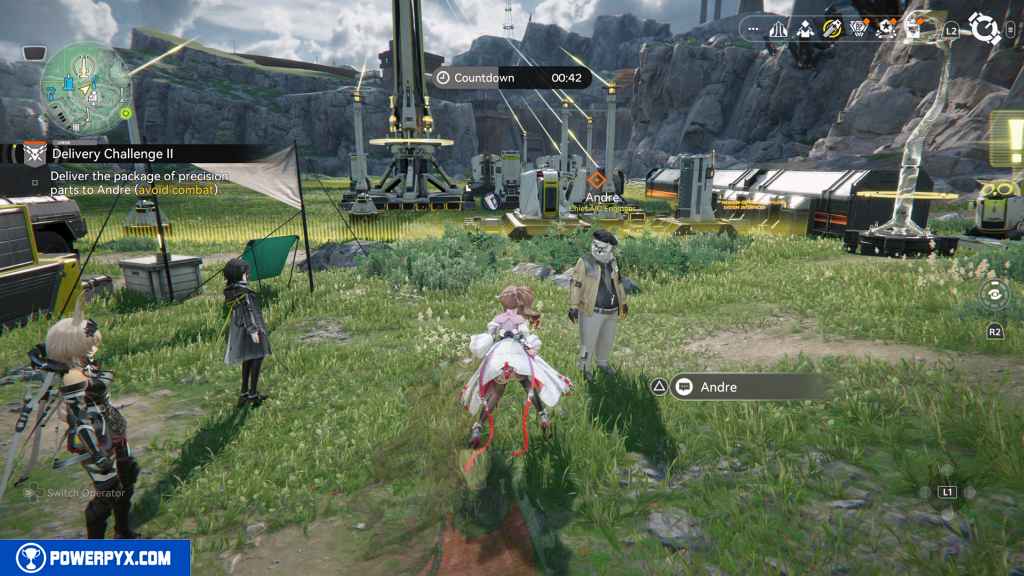Open the circular minimap
This screenshot has width=1024, height=576.
point(86,87)
